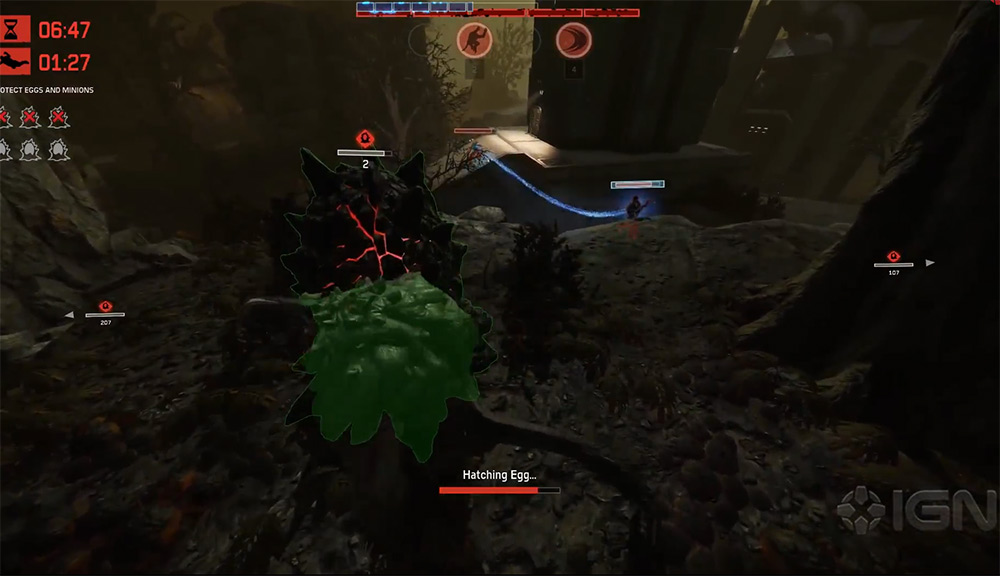Click the dropship countdown icon
Viewport: 1000px width, 576px height.
tap(15, 62)
